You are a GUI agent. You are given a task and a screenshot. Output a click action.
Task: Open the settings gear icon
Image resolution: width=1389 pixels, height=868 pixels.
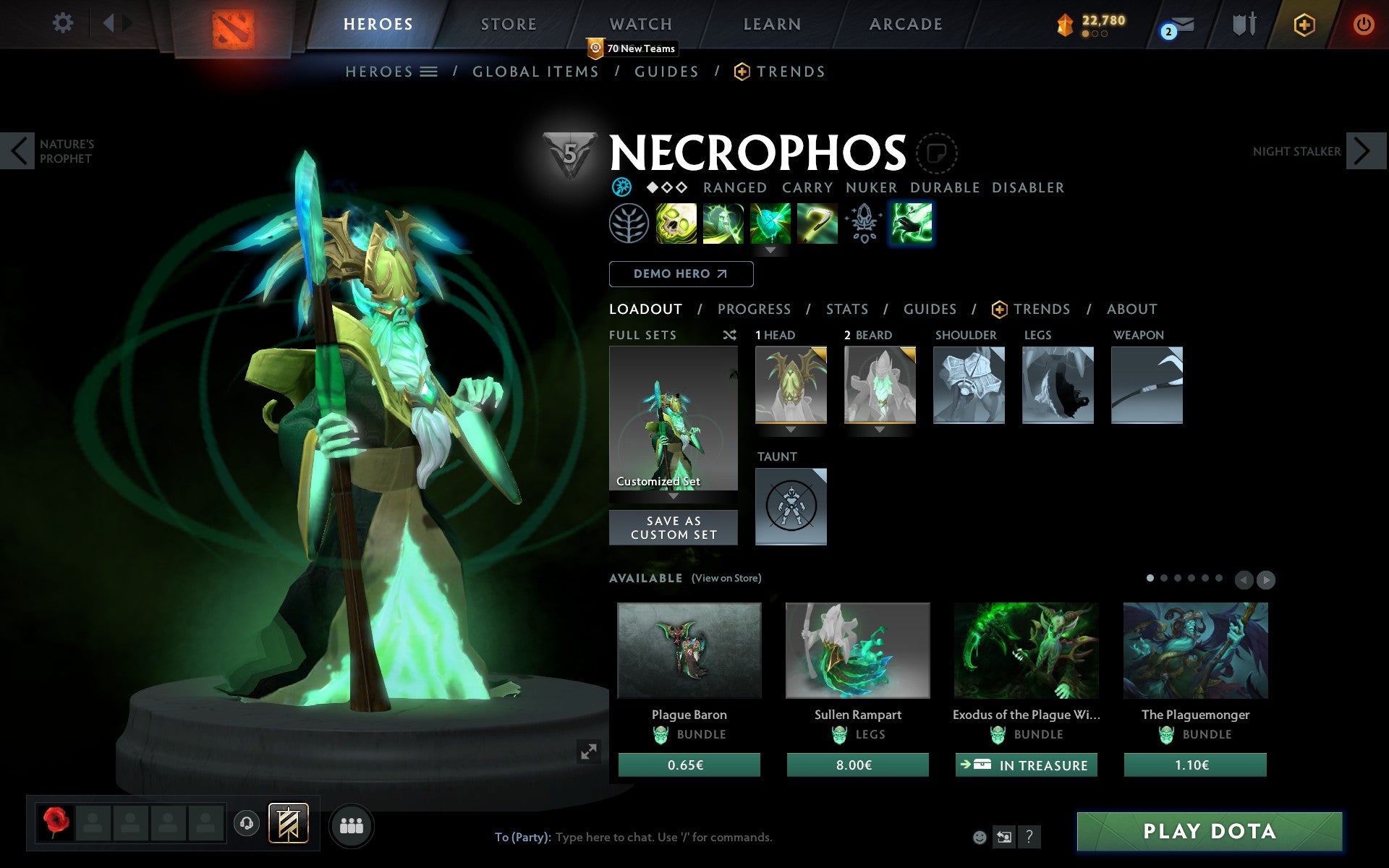(x=64, y=24)
